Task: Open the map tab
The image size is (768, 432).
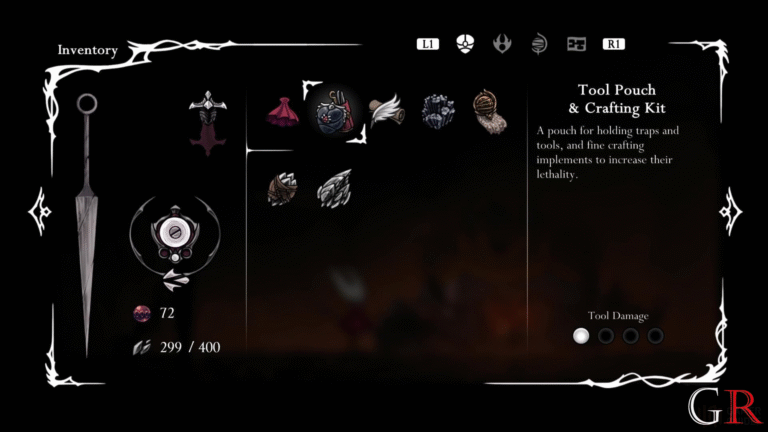Action: point(576,44)
